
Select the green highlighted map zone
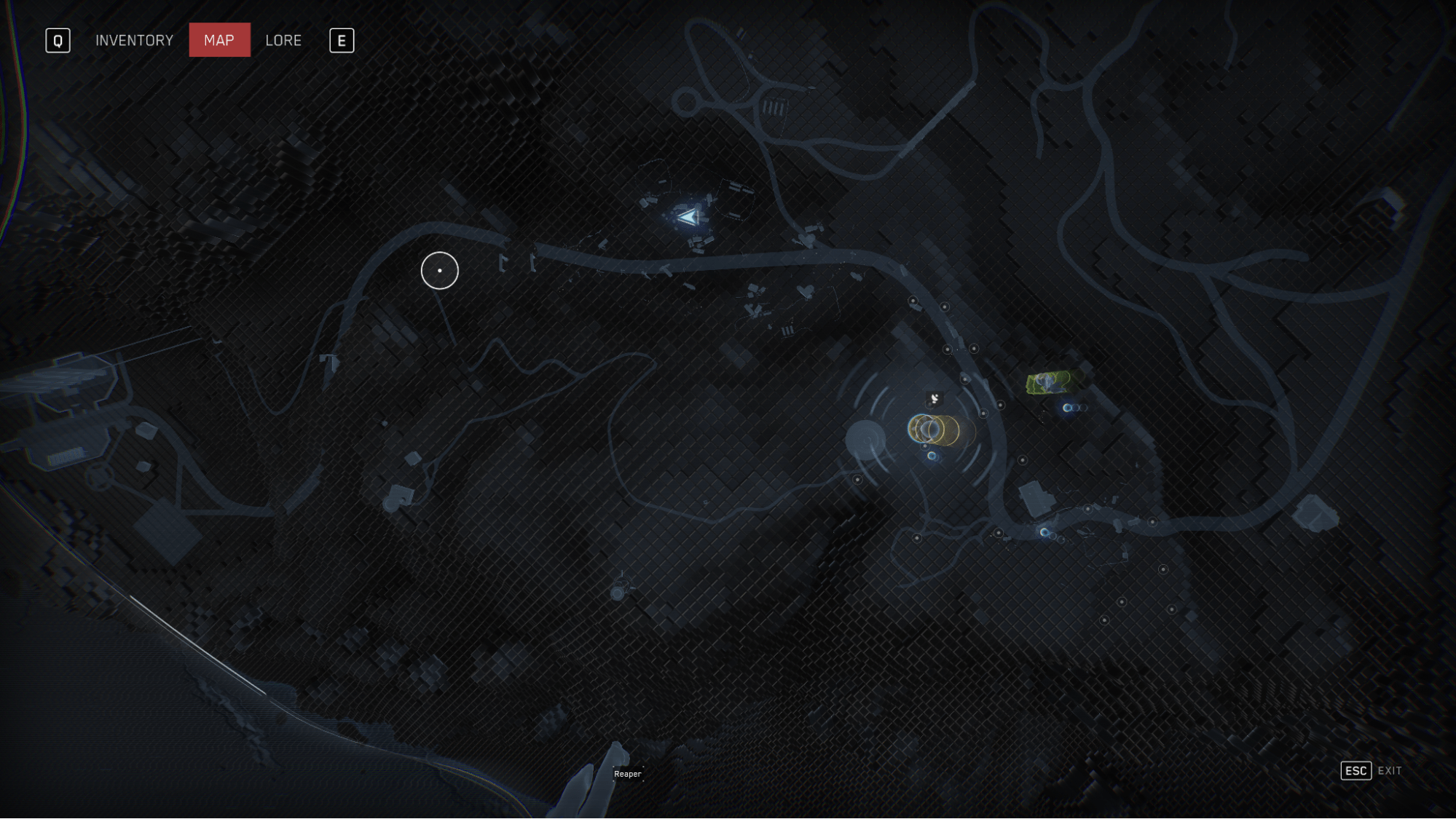pyautogui.click(x=1052, y=381)
